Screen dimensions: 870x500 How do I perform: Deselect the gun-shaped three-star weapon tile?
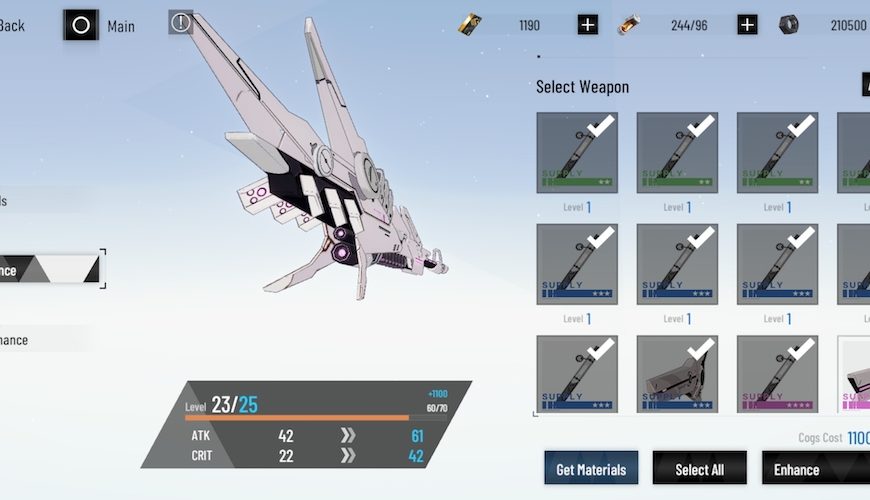pos(677,374)
